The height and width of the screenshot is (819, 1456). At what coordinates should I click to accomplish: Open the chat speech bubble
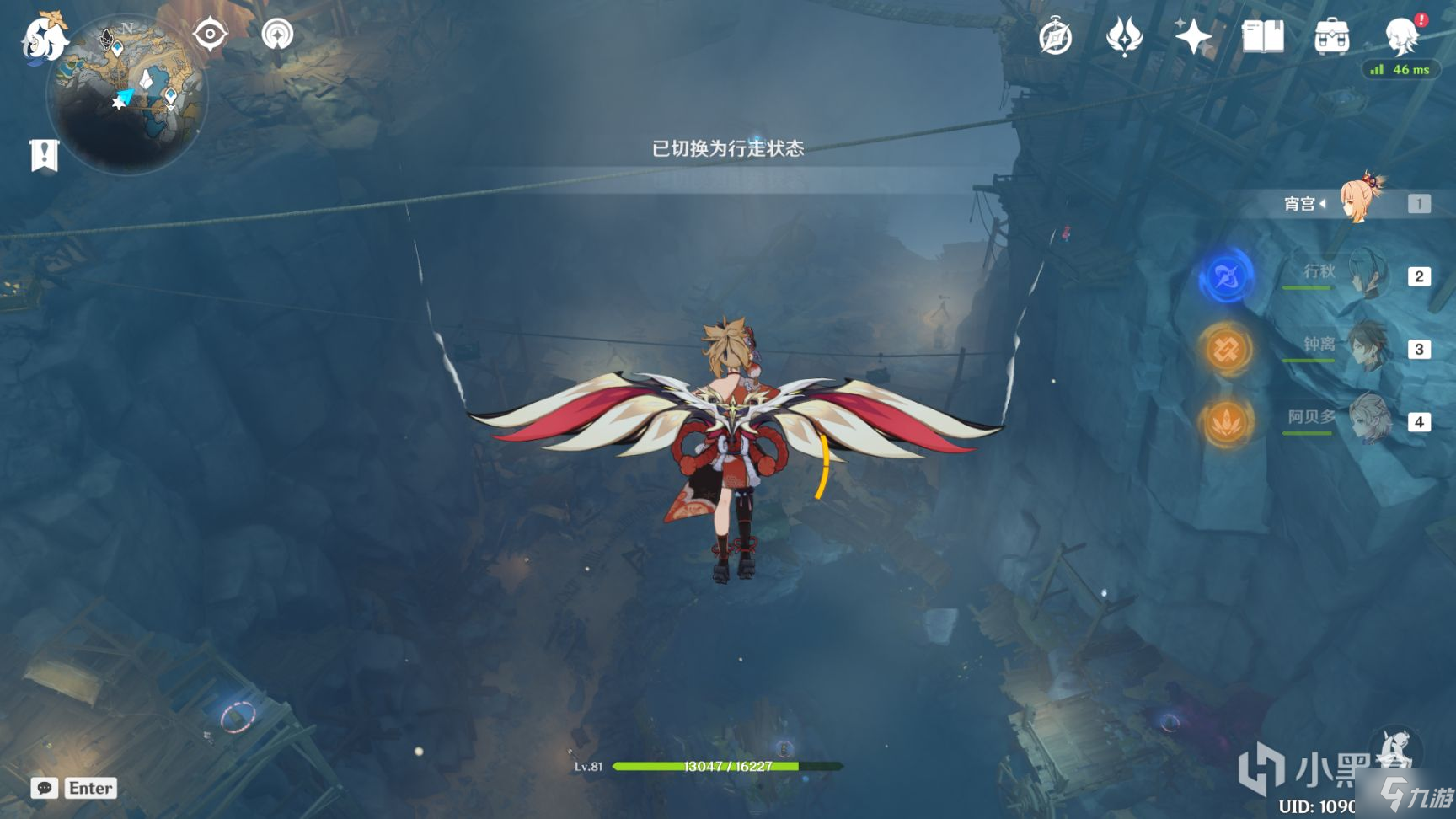coord(45,788)
